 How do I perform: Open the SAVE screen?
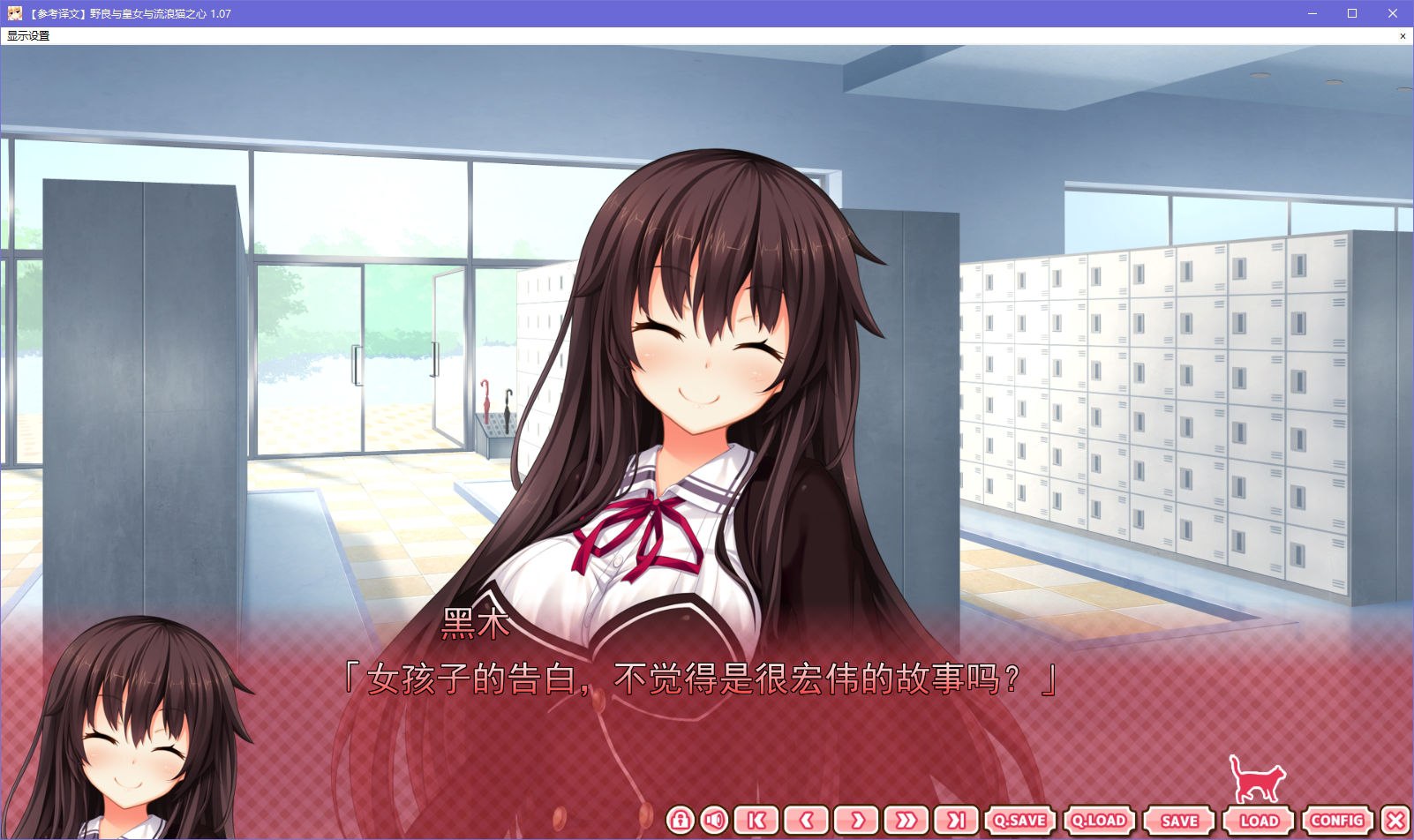(1180, 820)
